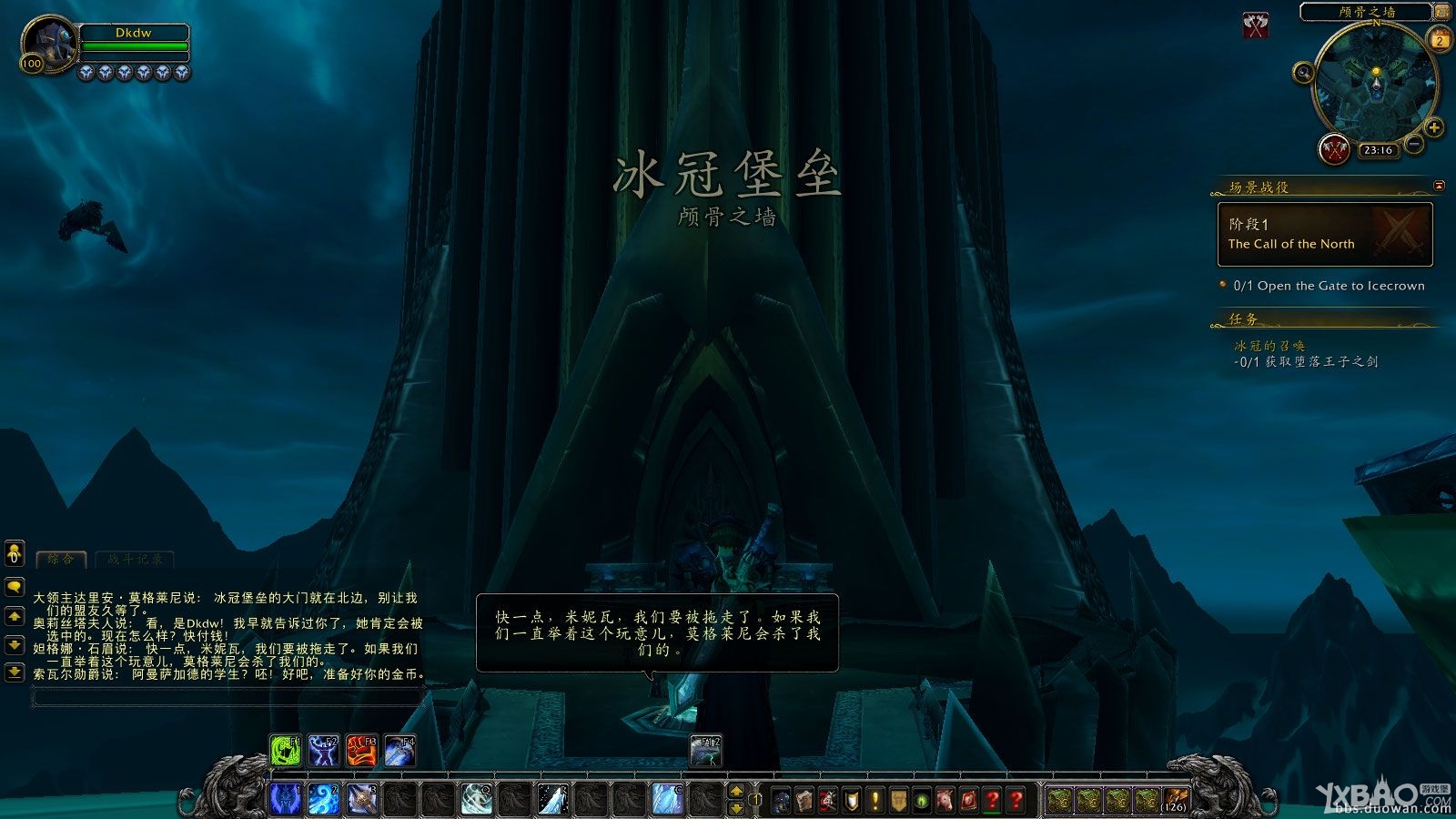
Task: Open the backpack showing (126) free slots
Action: (1175, 800)
